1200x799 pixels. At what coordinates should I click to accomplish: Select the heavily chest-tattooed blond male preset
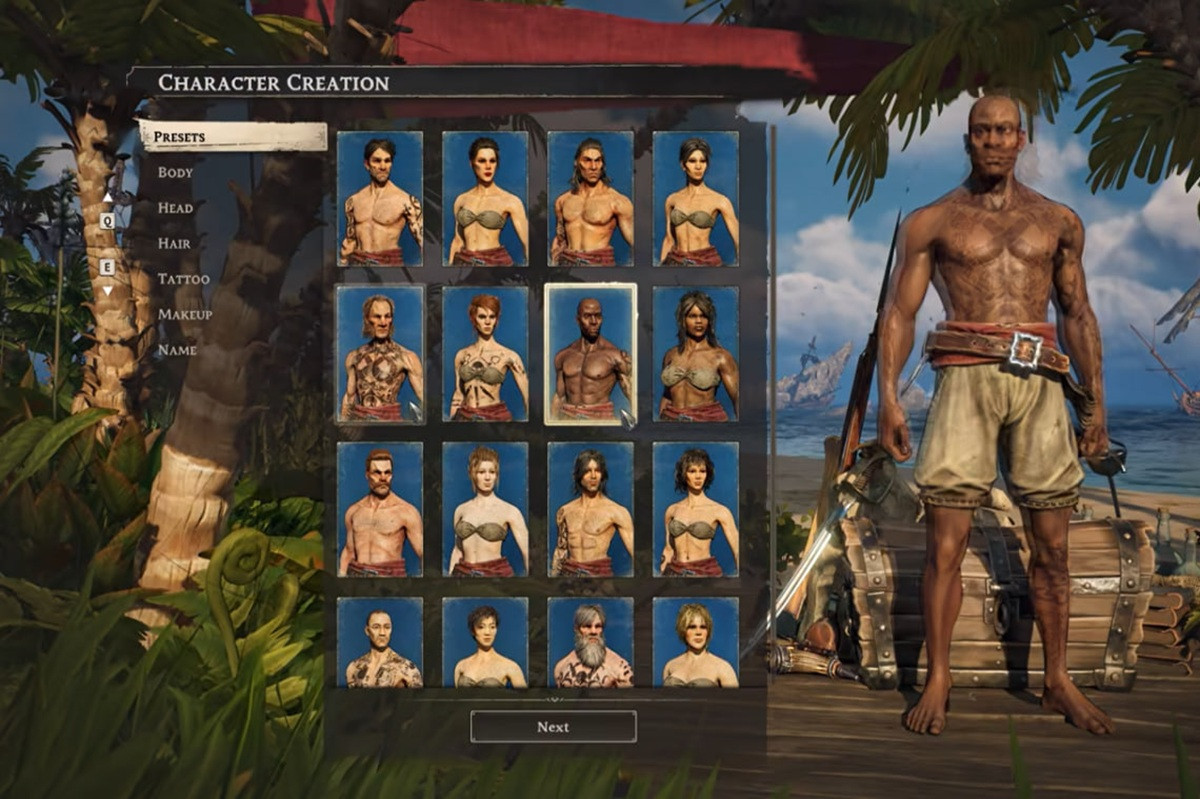coord(380,354)
